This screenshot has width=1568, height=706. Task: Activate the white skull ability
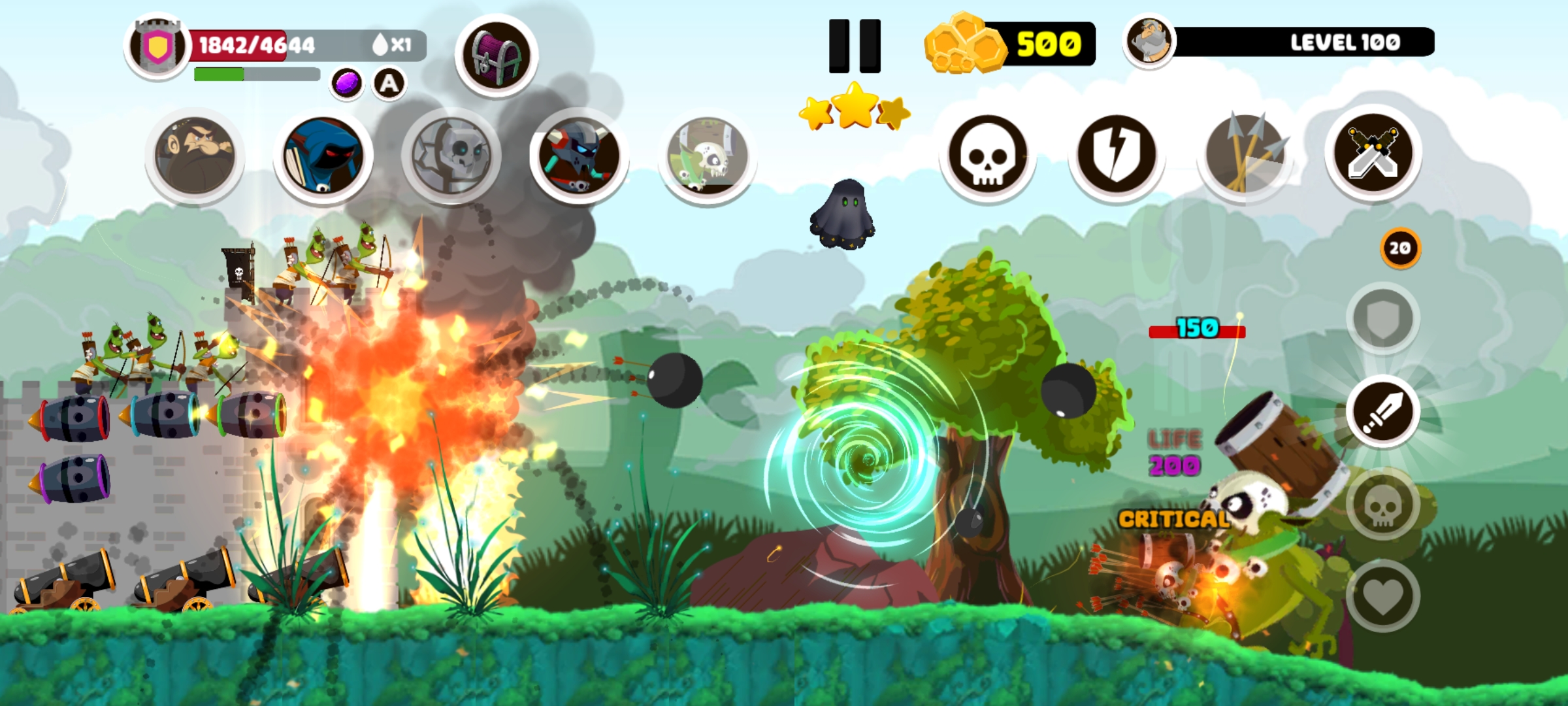click(988, 156)
